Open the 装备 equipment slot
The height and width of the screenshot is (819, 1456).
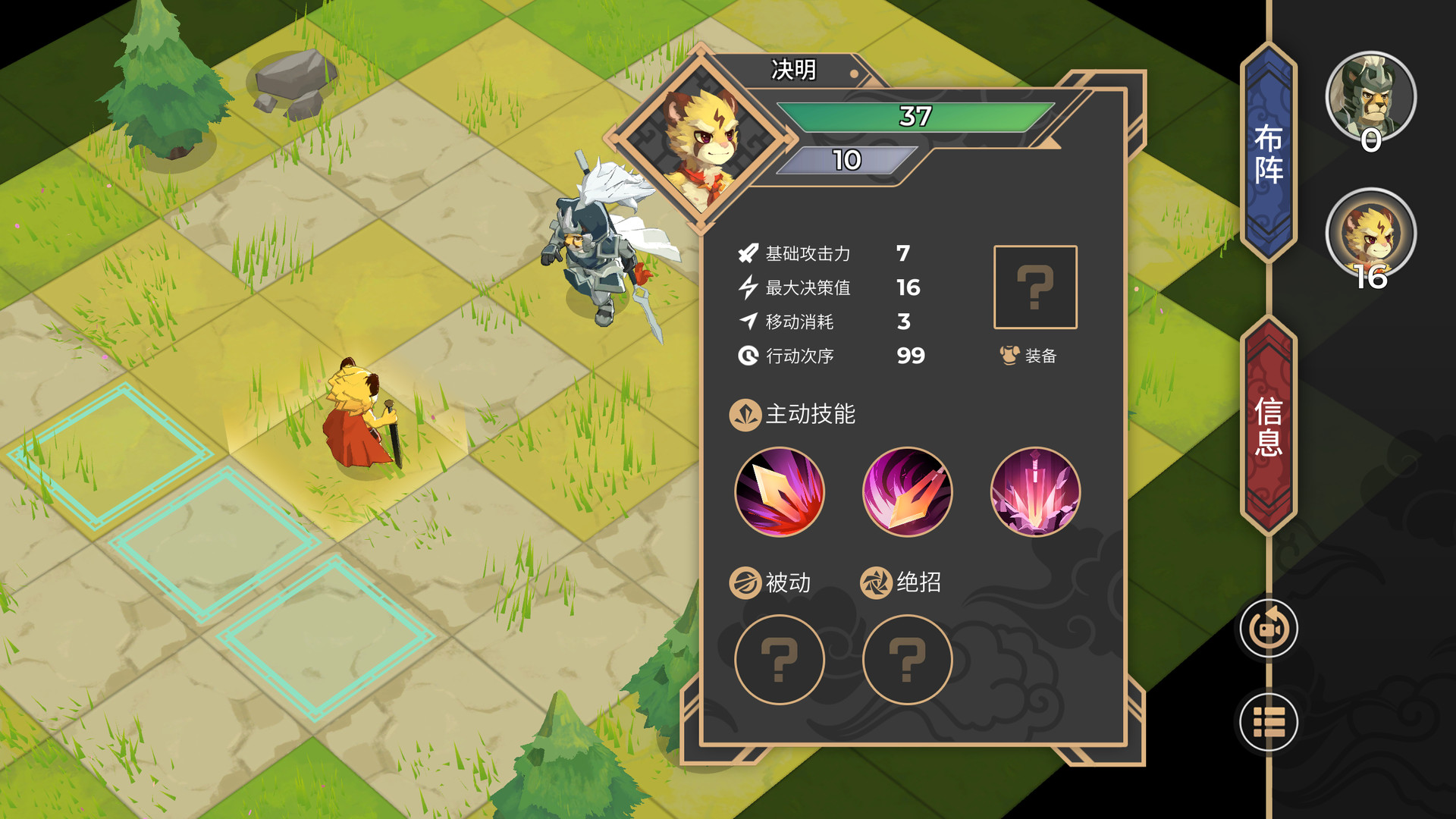pos(1034,288)
